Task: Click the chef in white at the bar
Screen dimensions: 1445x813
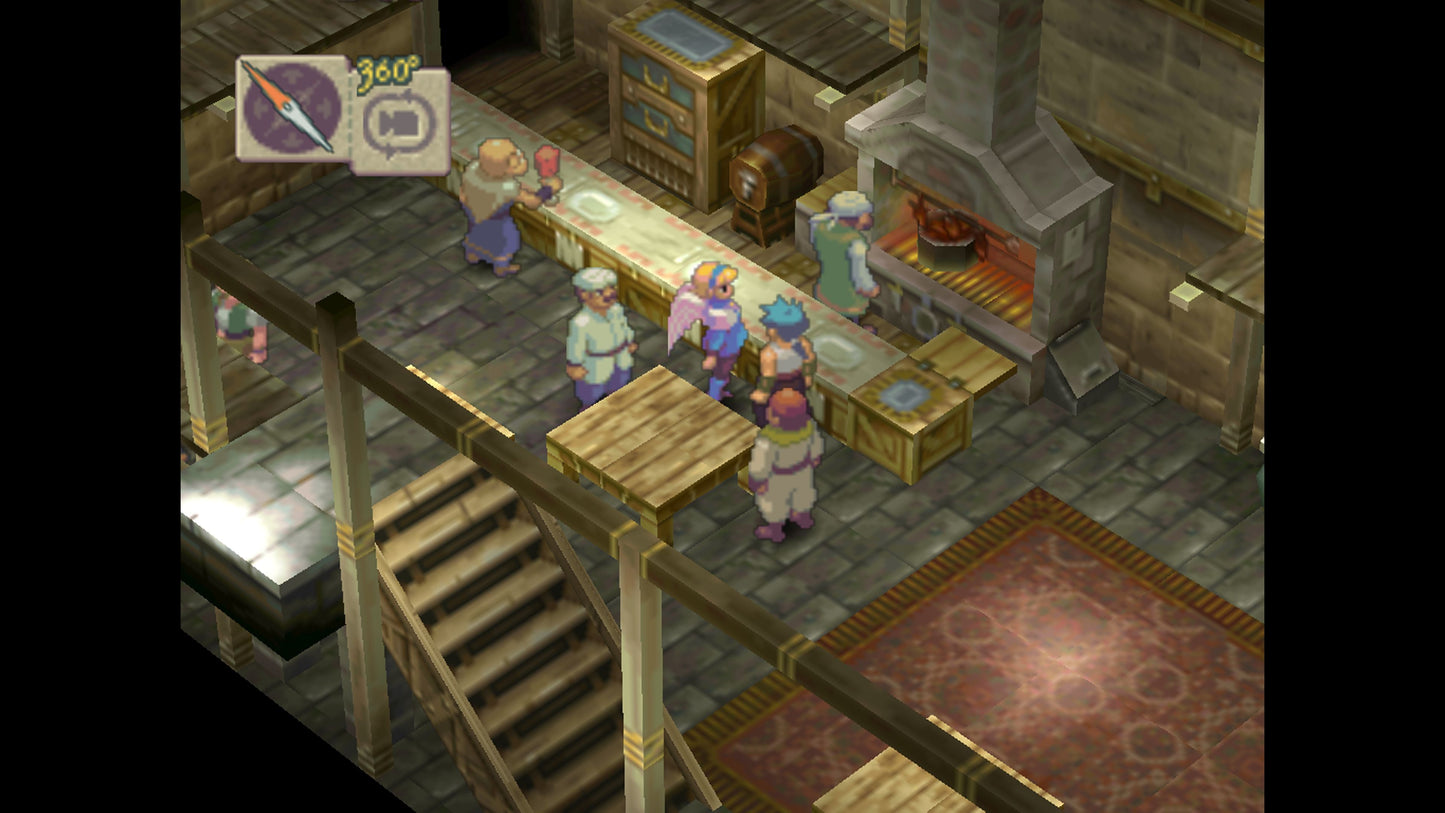Action: coord(597,330)
